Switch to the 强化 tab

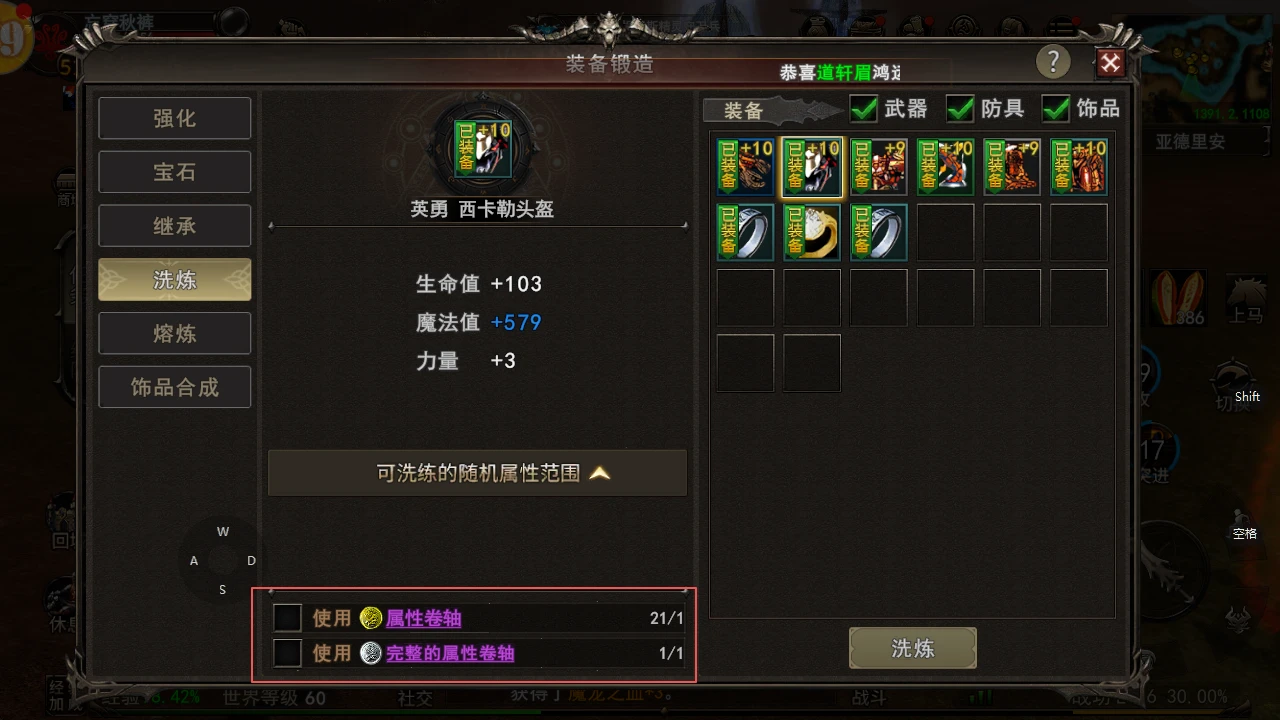(174, 118)
